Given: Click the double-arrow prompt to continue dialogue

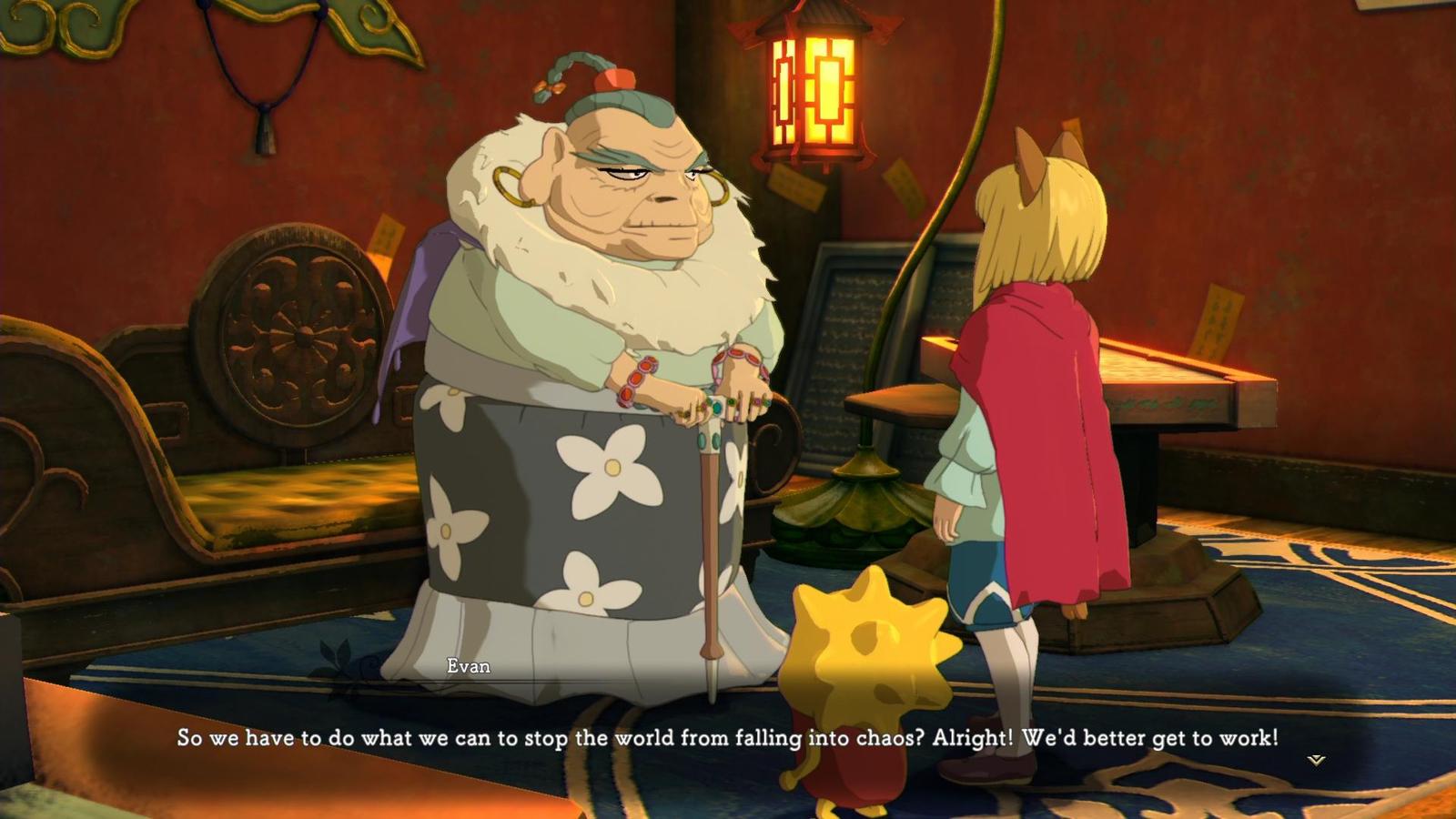Looking at the screenshot, I should tap(1317, 759).
